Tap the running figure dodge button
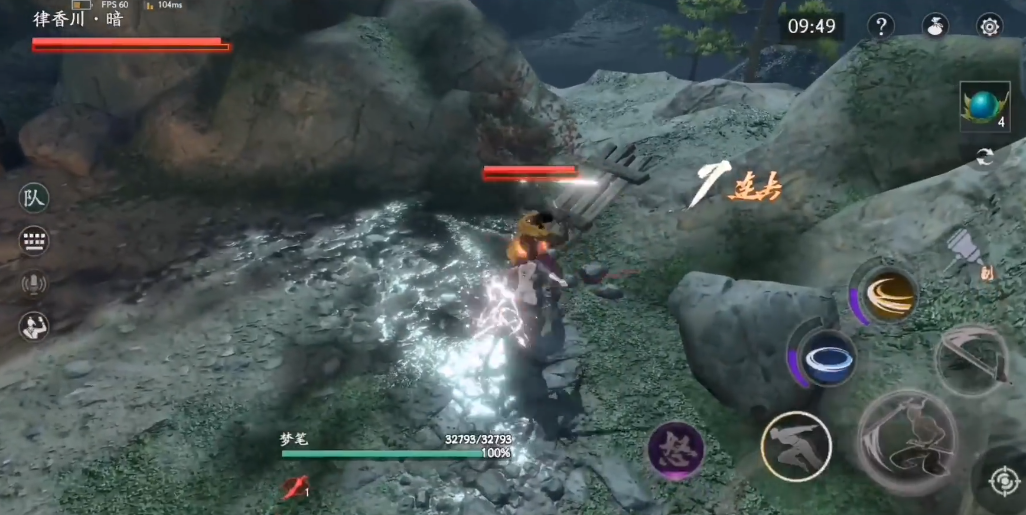This screenshot has width=1026, height=515. click(796, 446)
